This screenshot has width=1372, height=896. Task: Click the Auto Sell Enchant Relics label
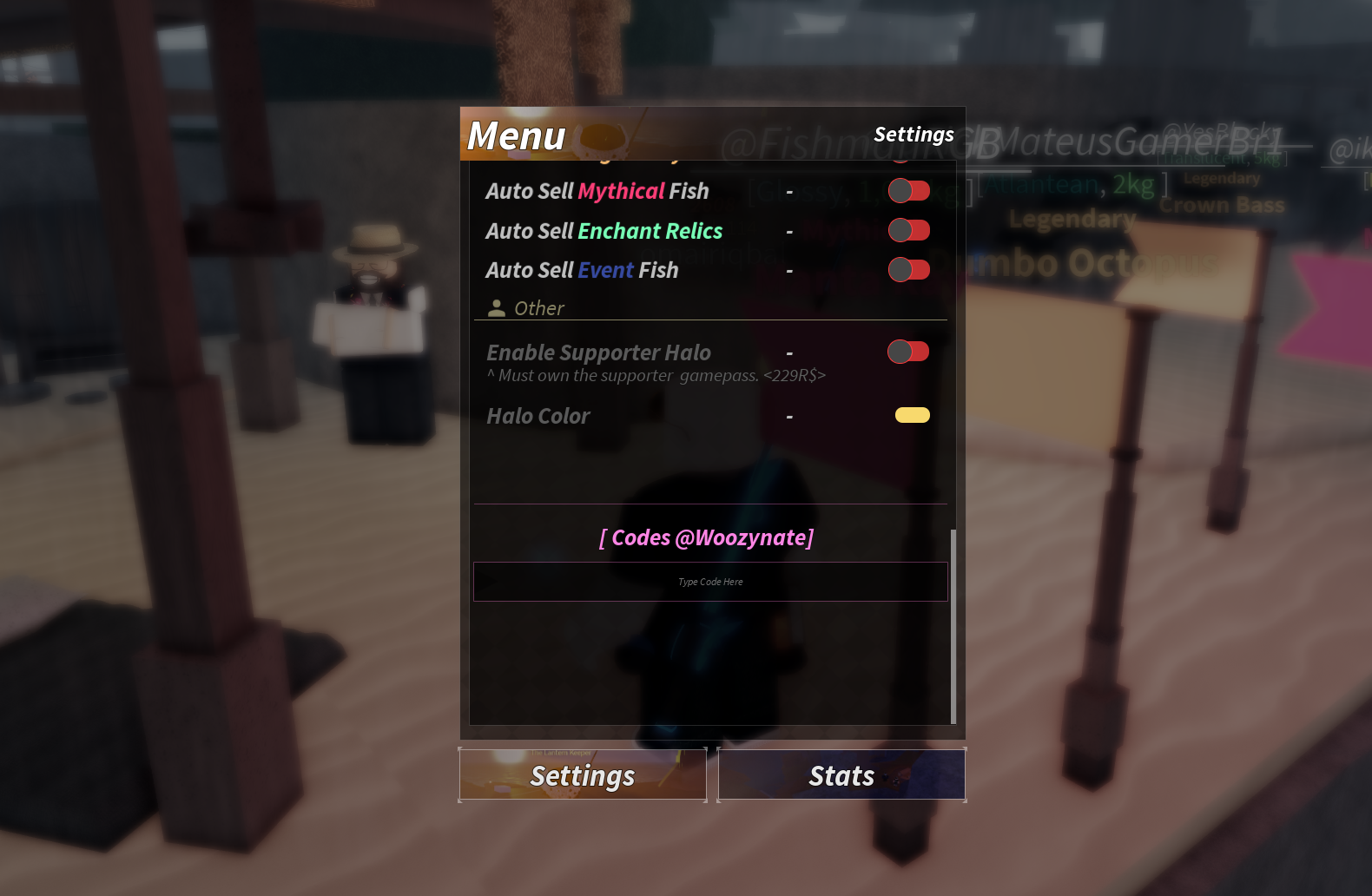604,230
